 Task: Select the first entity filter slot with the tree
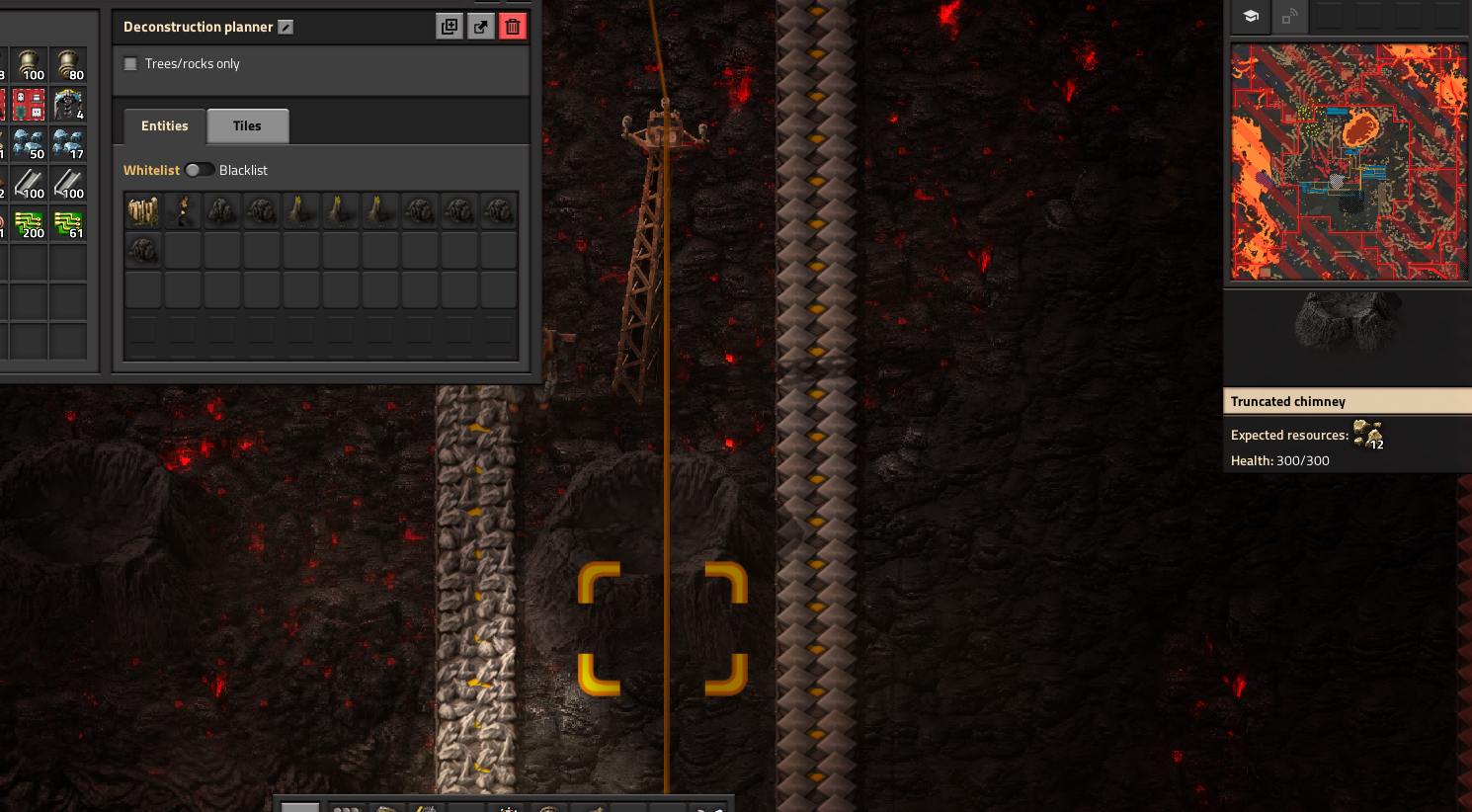click(x=143, y=210)
